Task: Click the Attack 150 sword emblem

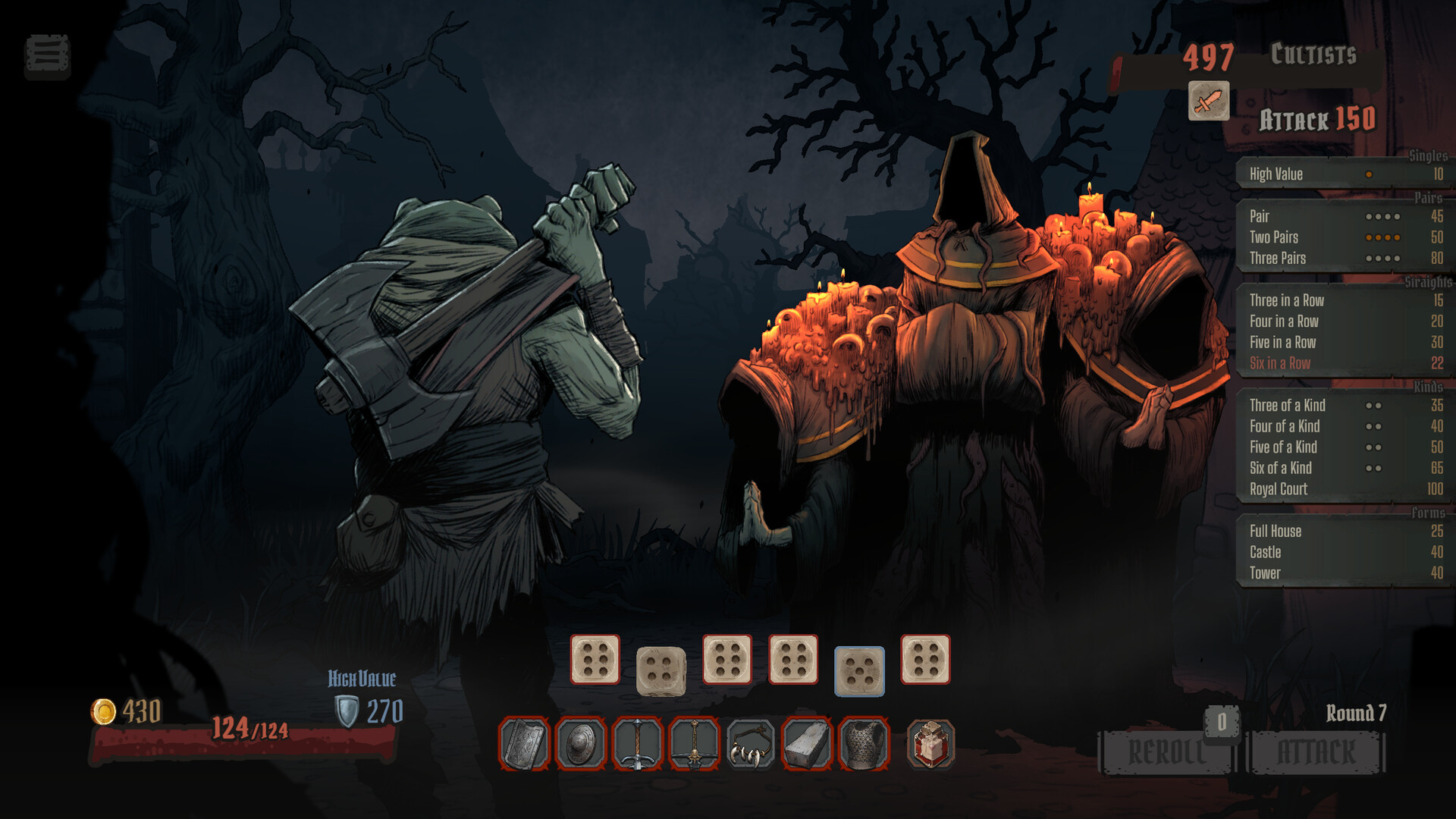Action: (1207, 102)
